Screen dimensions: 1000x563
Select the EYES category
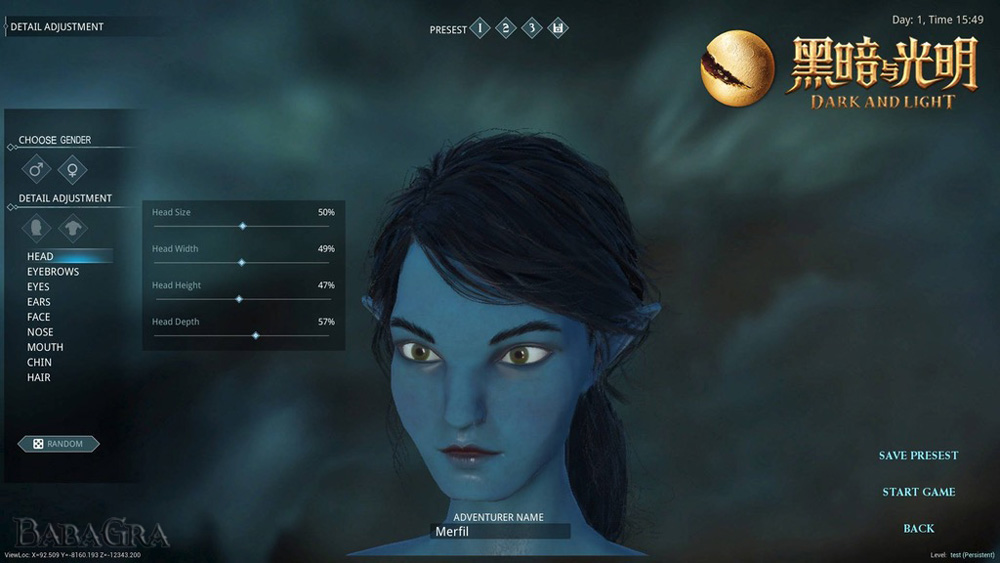tap(38, 287)
